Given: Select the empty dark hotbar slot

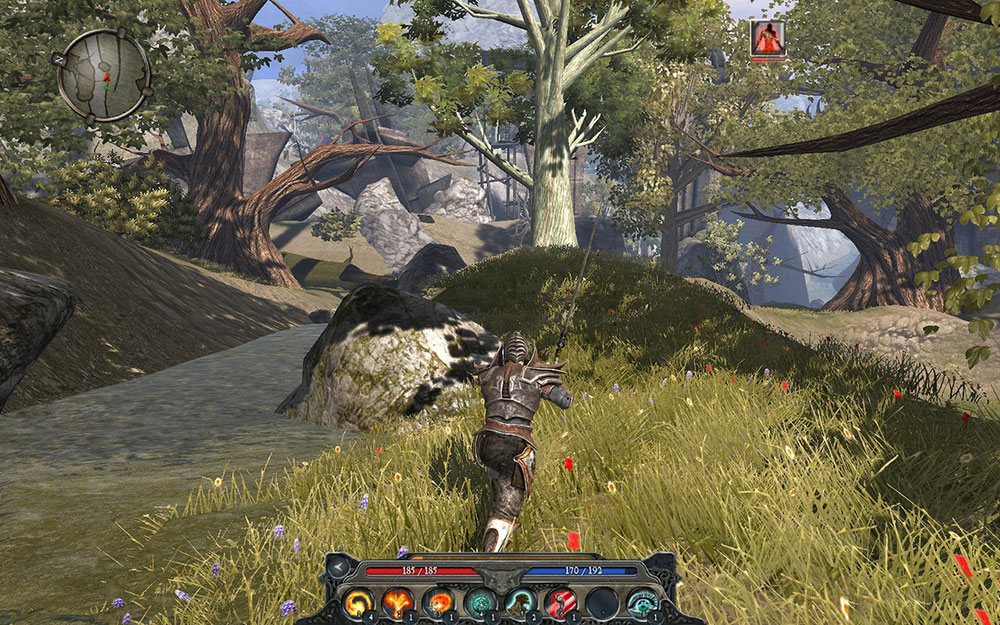Looking at the screenshot, I should tap(601, 603).
